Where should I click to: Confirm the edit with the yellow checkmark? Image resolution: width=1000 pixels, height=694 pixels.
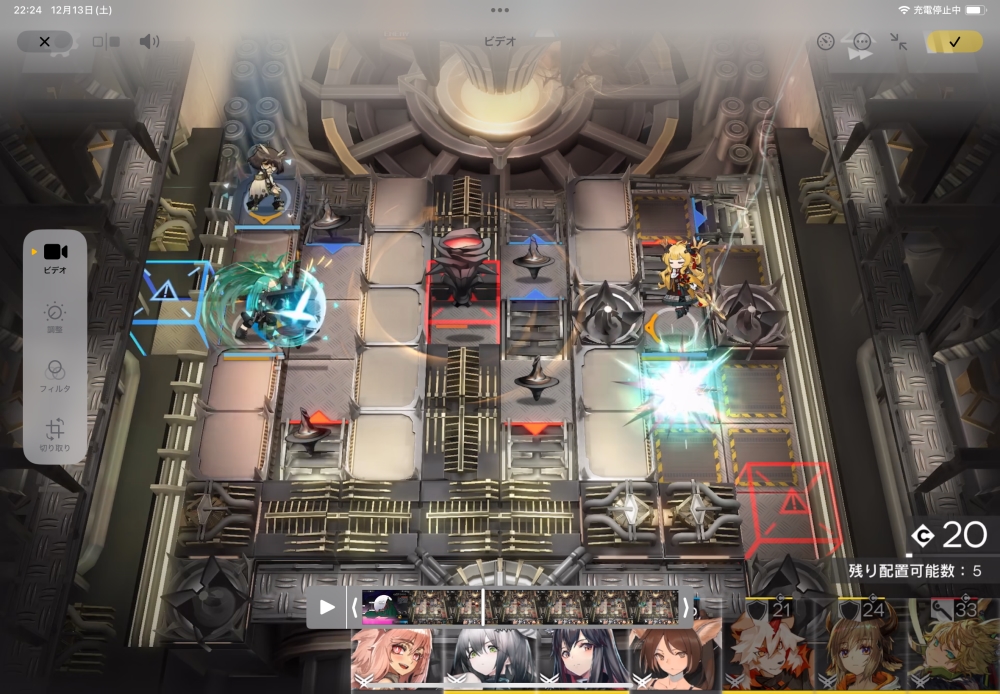(953, 42)
